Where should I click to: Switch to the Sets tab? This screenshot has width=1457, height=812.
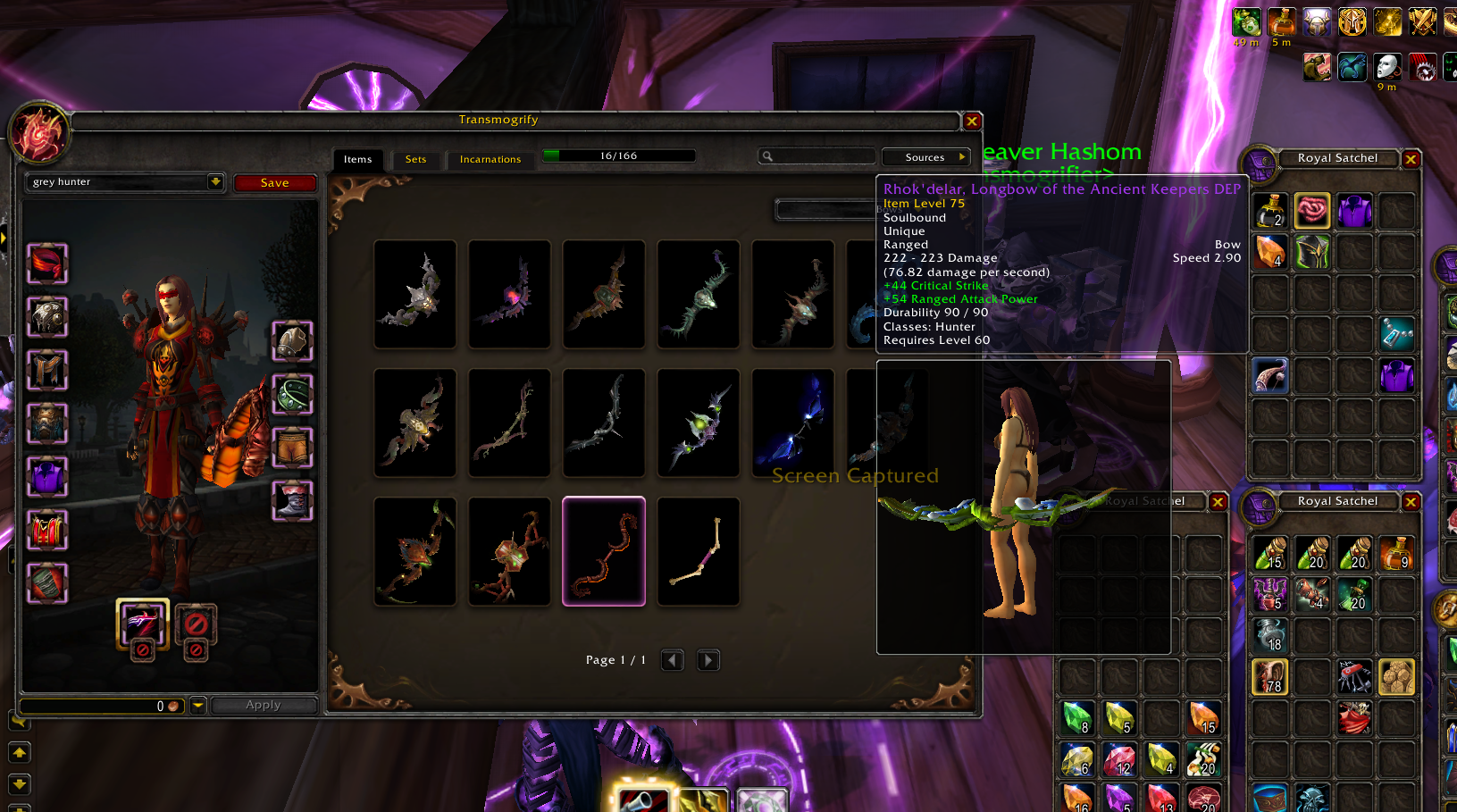tap(415, 159)
